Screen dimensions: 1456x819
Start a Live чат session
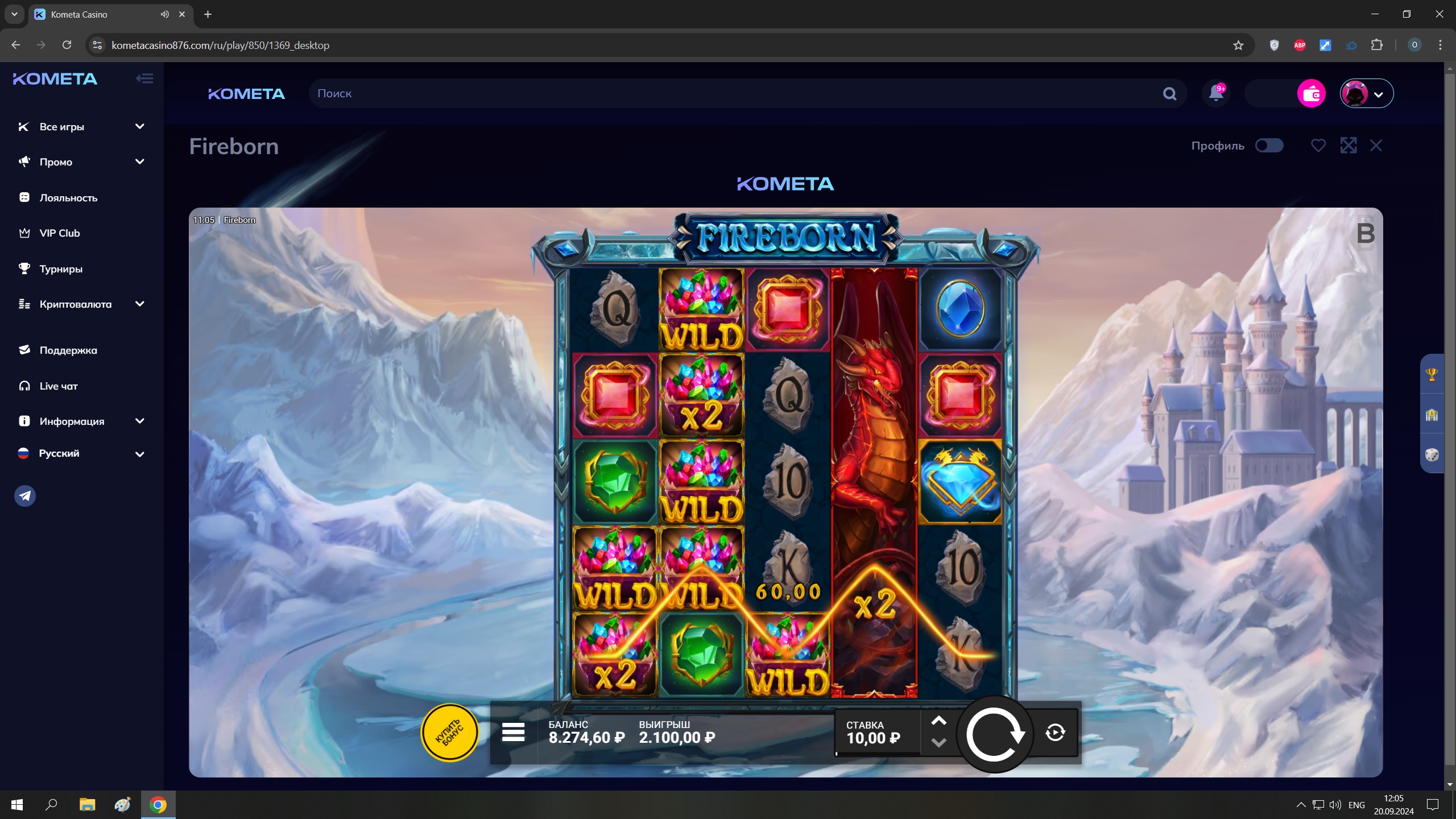pos(58,386)
